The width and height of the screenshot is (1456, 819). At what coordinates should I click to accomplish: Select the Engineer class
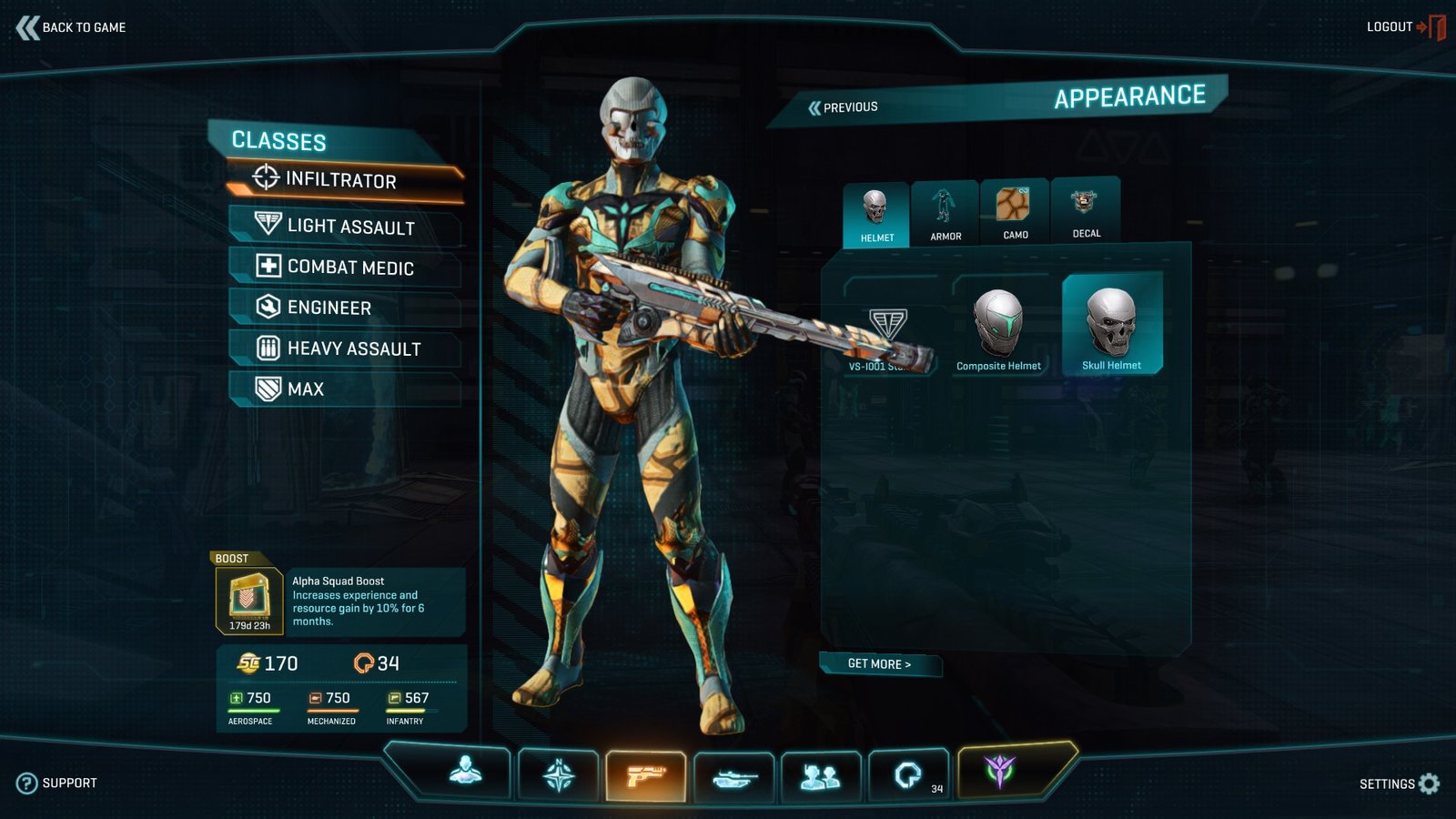pos(329,308)
